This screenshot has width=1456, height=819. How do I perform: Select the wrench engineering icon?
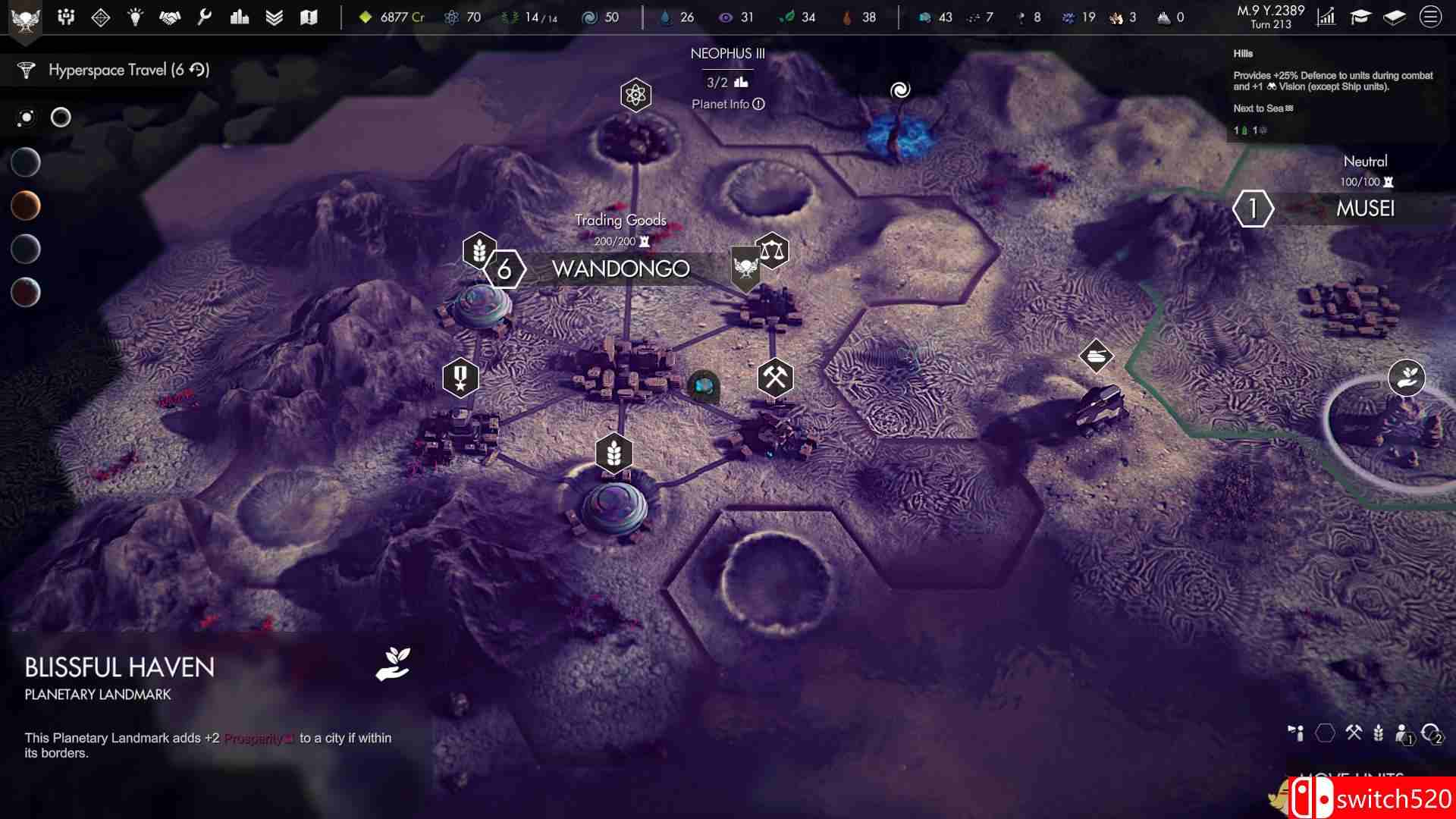point(205,17)
